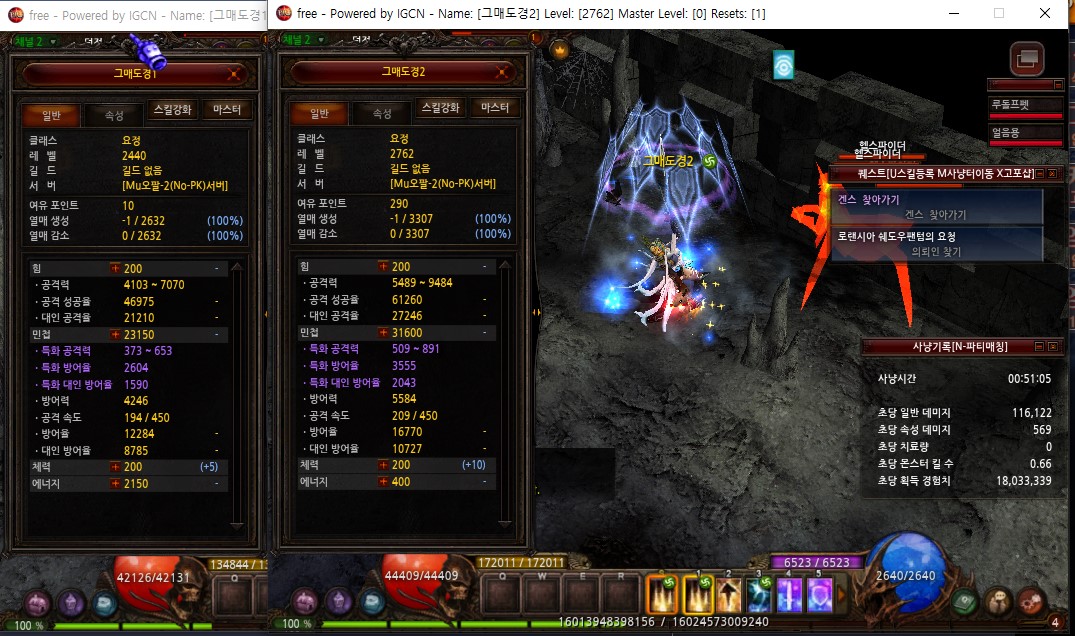Minimize the 사냥기록 hunting record panel
This screenshot has width=1075, height=636.
click(1038, 346)
